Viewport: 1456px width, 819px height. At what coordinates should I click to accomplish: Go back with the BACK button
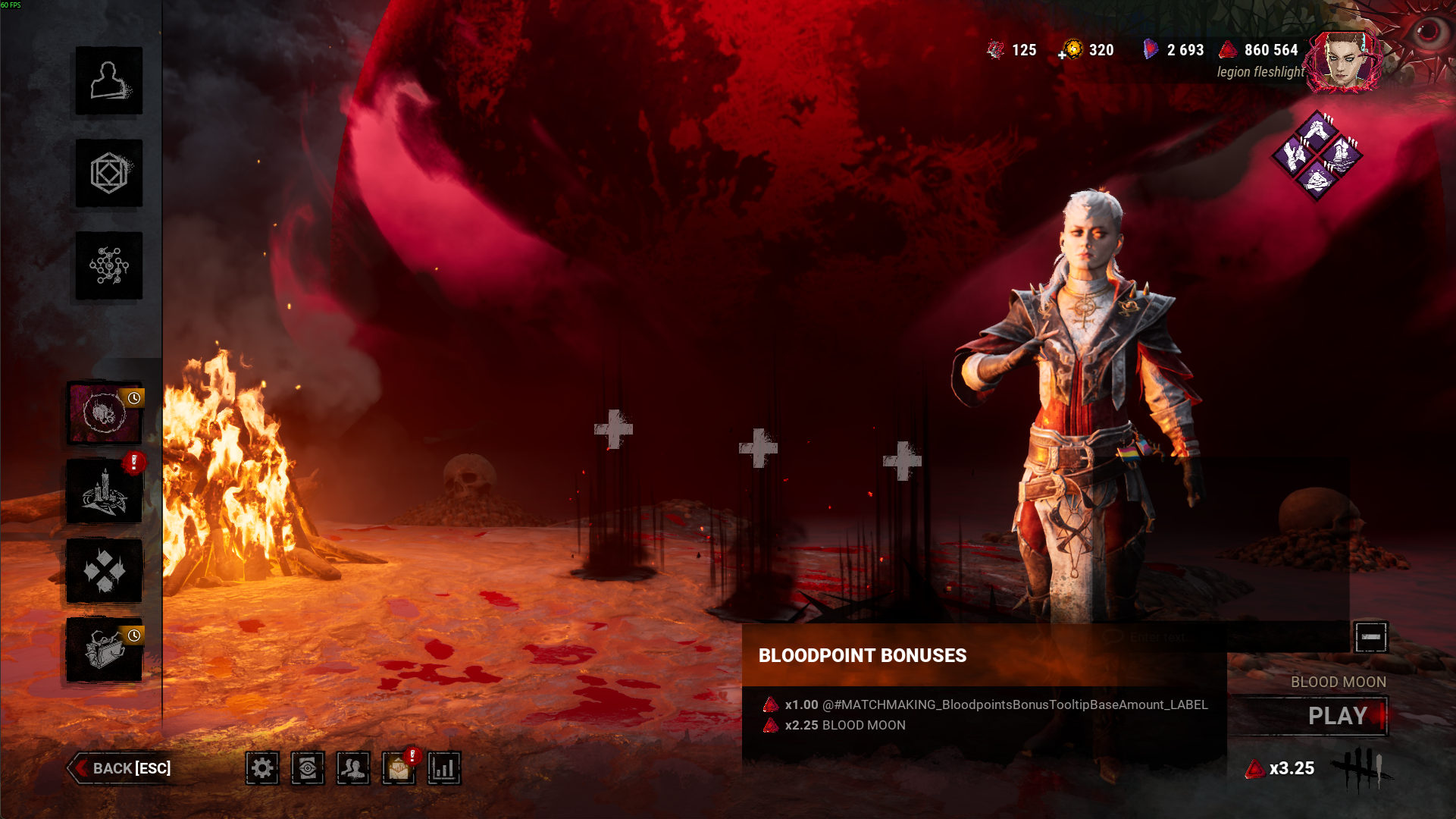click(123, 768)
